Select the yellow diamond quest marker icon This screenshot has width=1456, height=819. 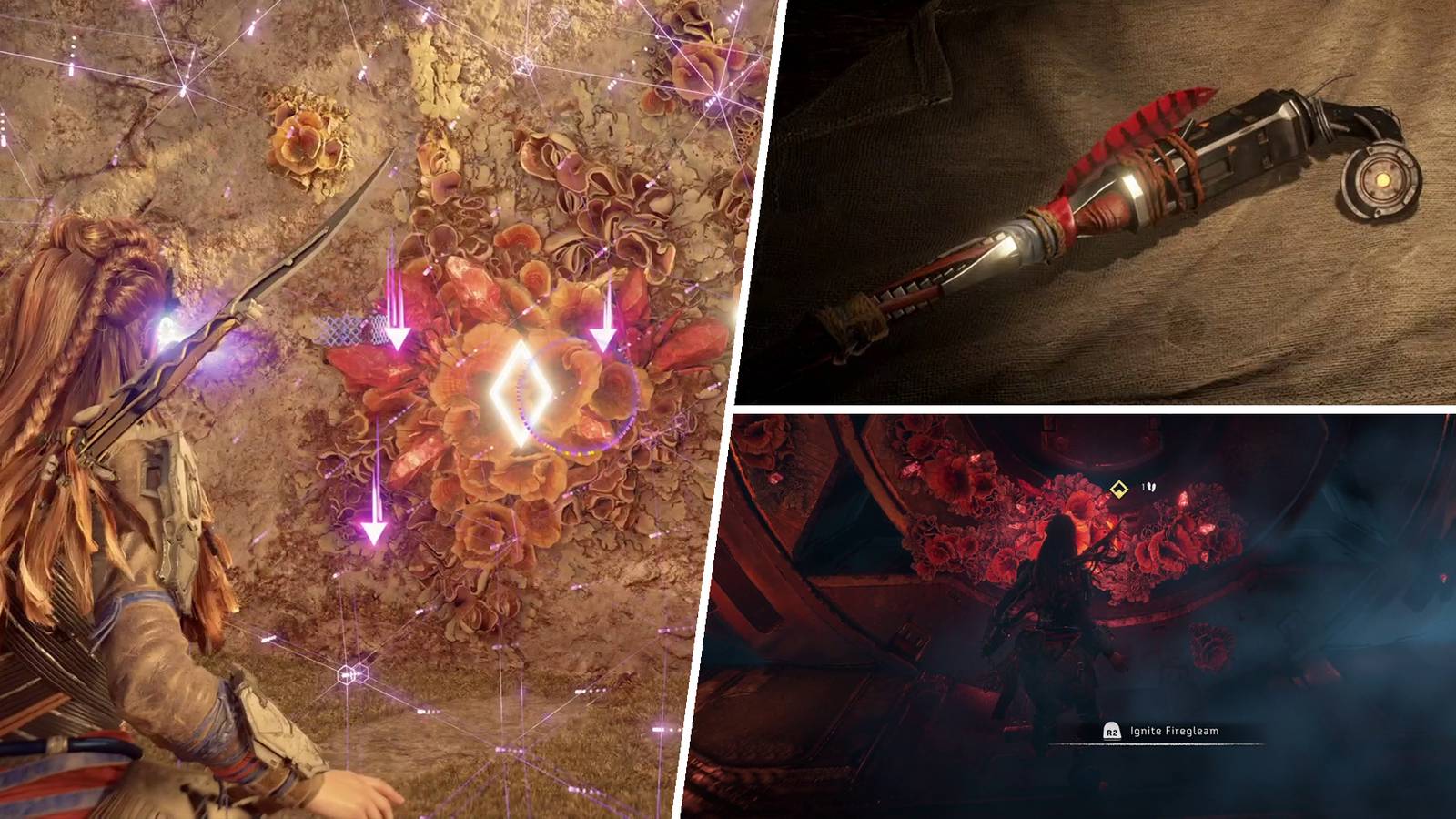tap(1118, 488)
